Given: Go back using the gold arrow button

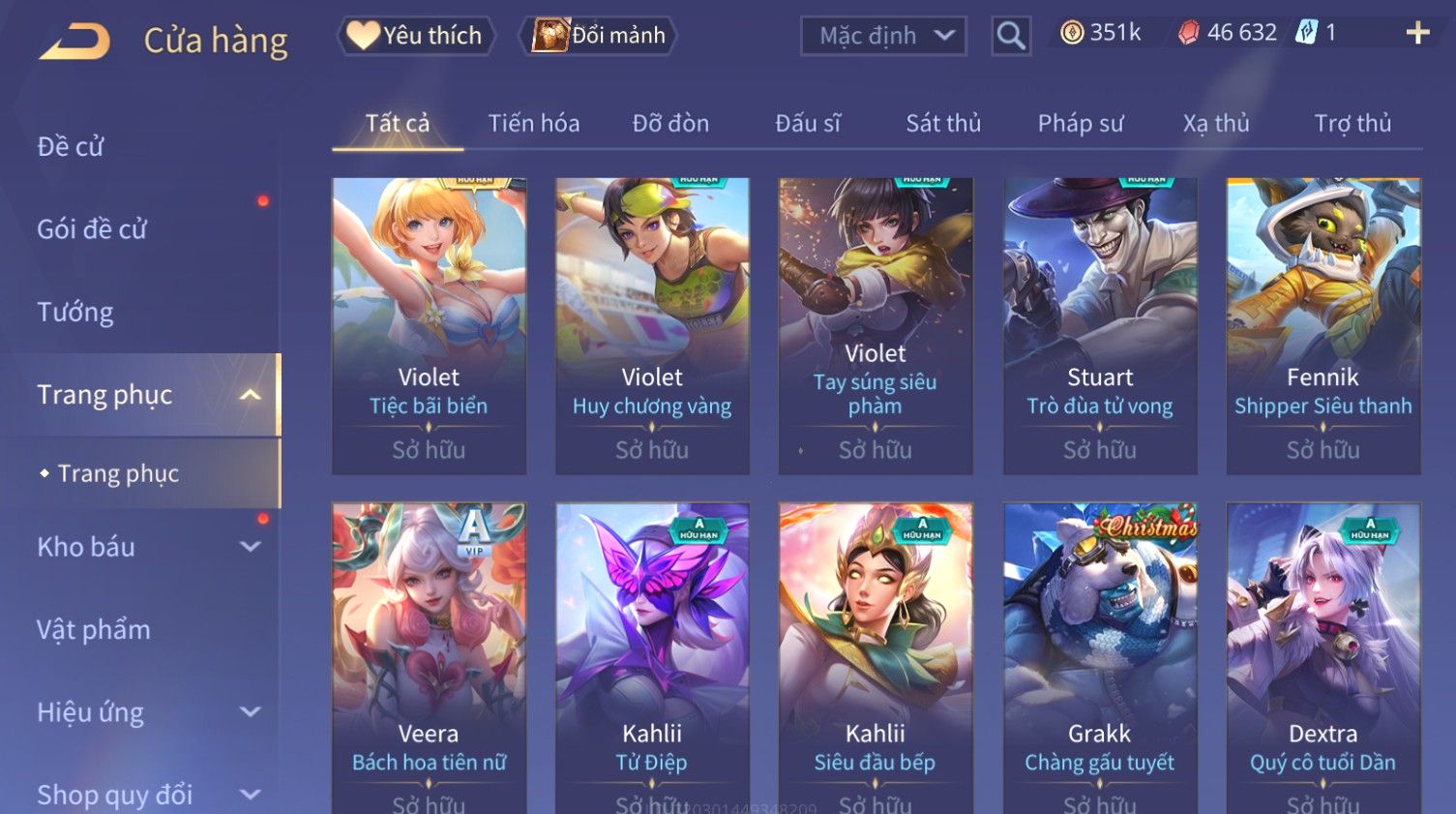Looking at the screenshot, I should [x=75, y=41].
